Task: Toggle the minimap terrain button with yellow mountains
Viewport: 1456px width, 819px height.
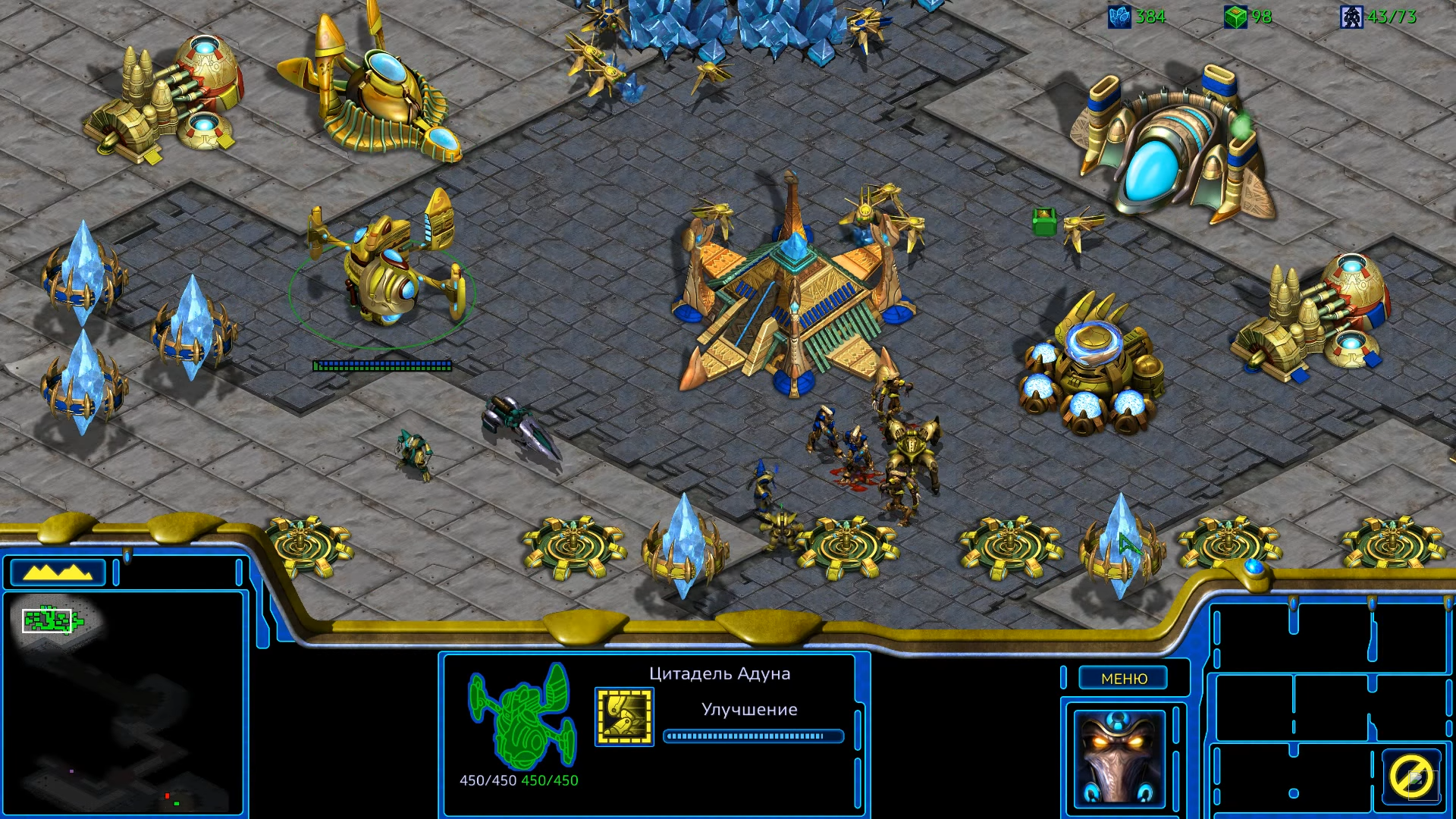Action: pos(58,573)
